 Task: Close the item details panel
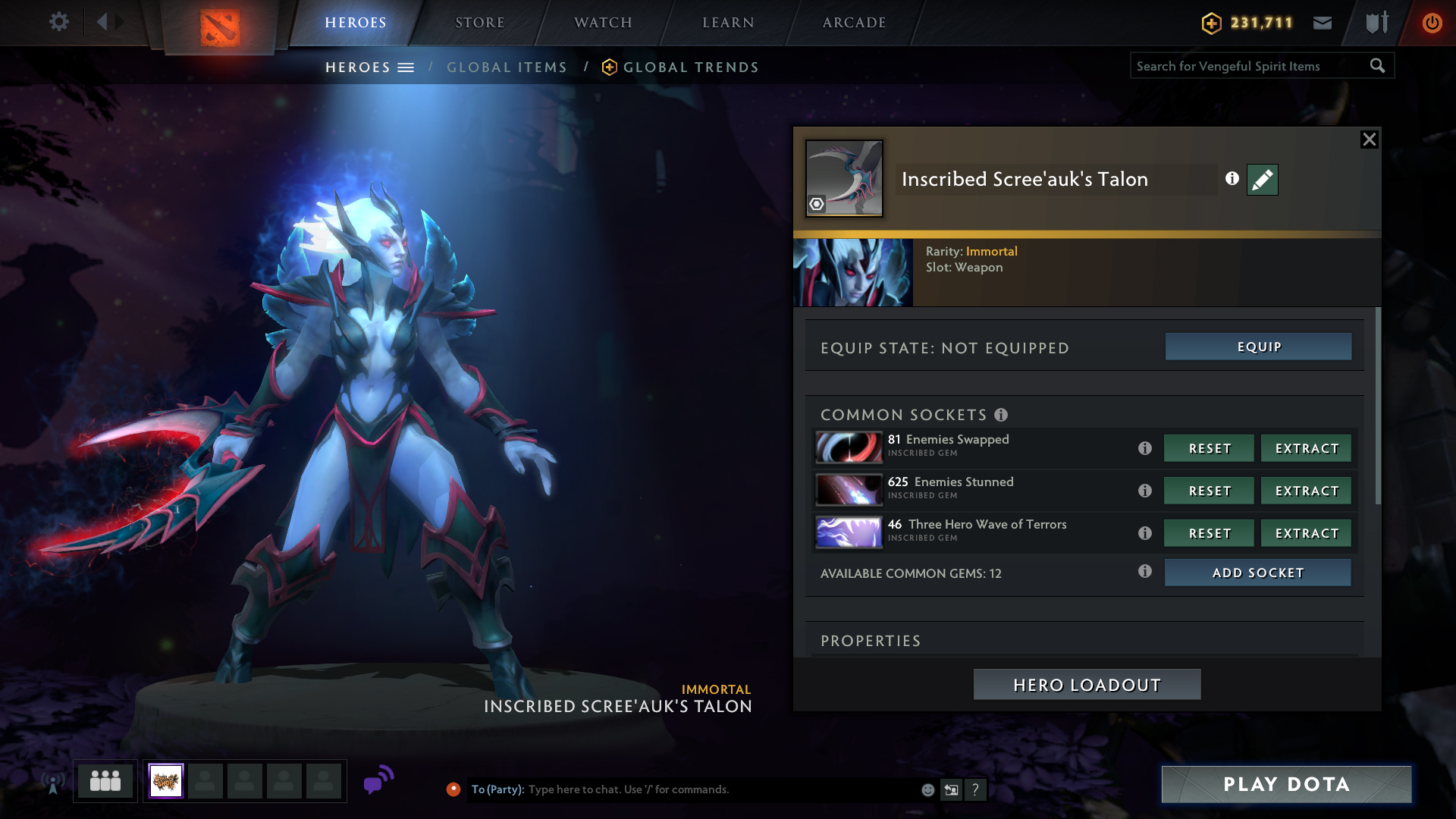click(1369, 140)
